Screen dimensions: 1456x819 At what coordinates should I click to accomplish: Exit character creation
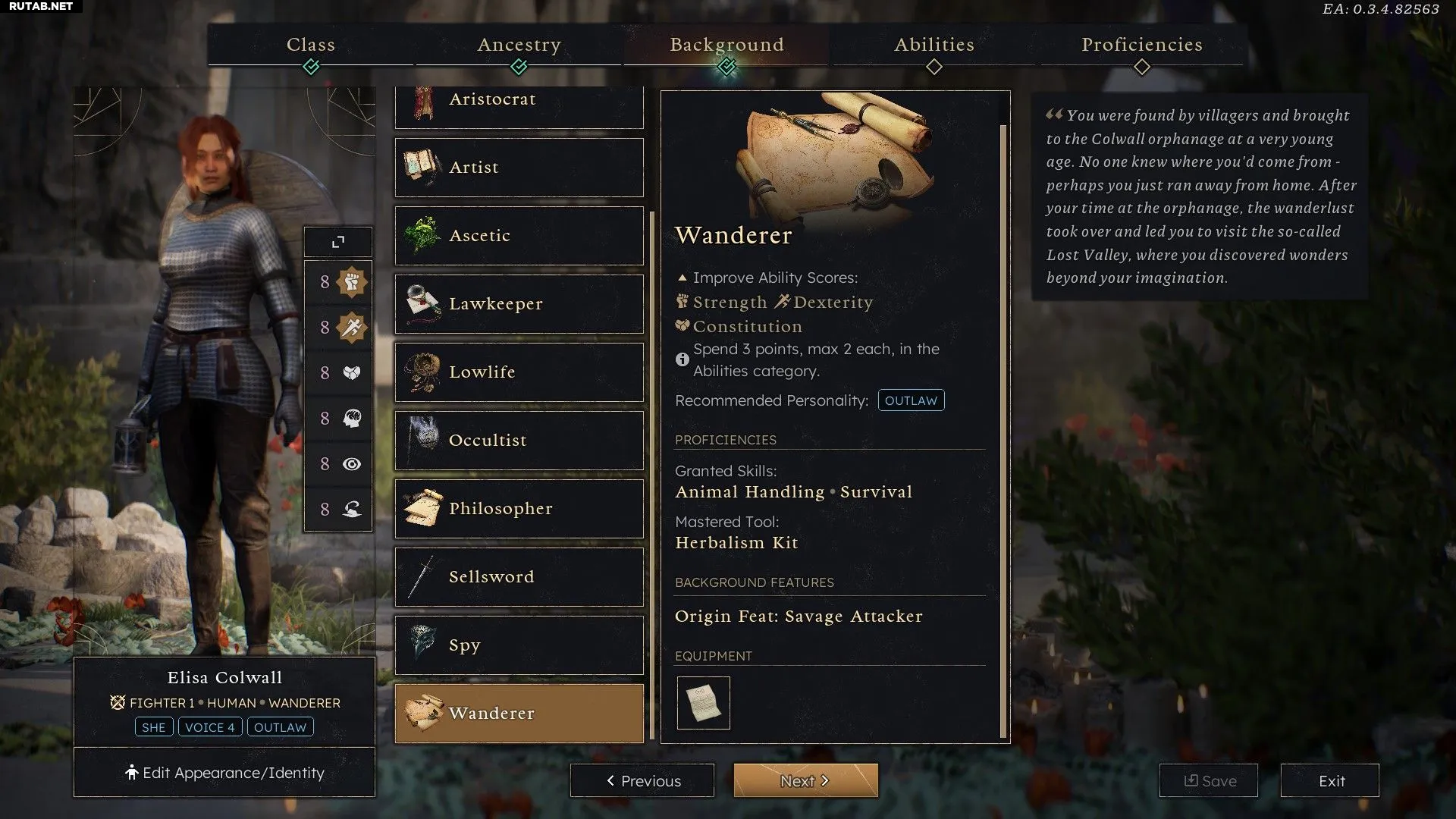1330,780
